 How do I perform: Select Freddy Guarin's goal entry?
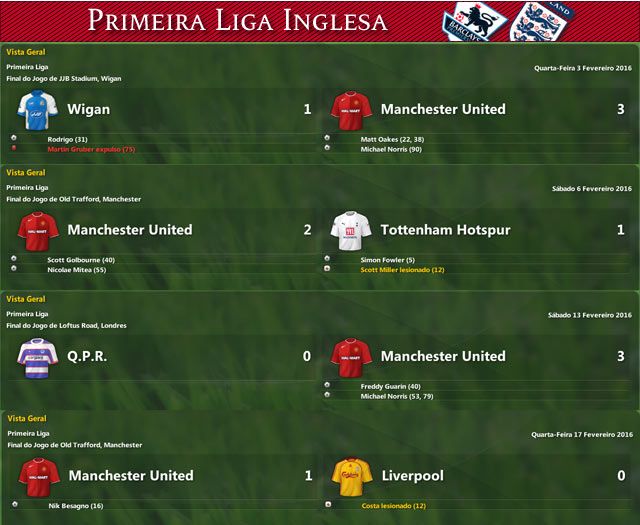pos(390,385)
